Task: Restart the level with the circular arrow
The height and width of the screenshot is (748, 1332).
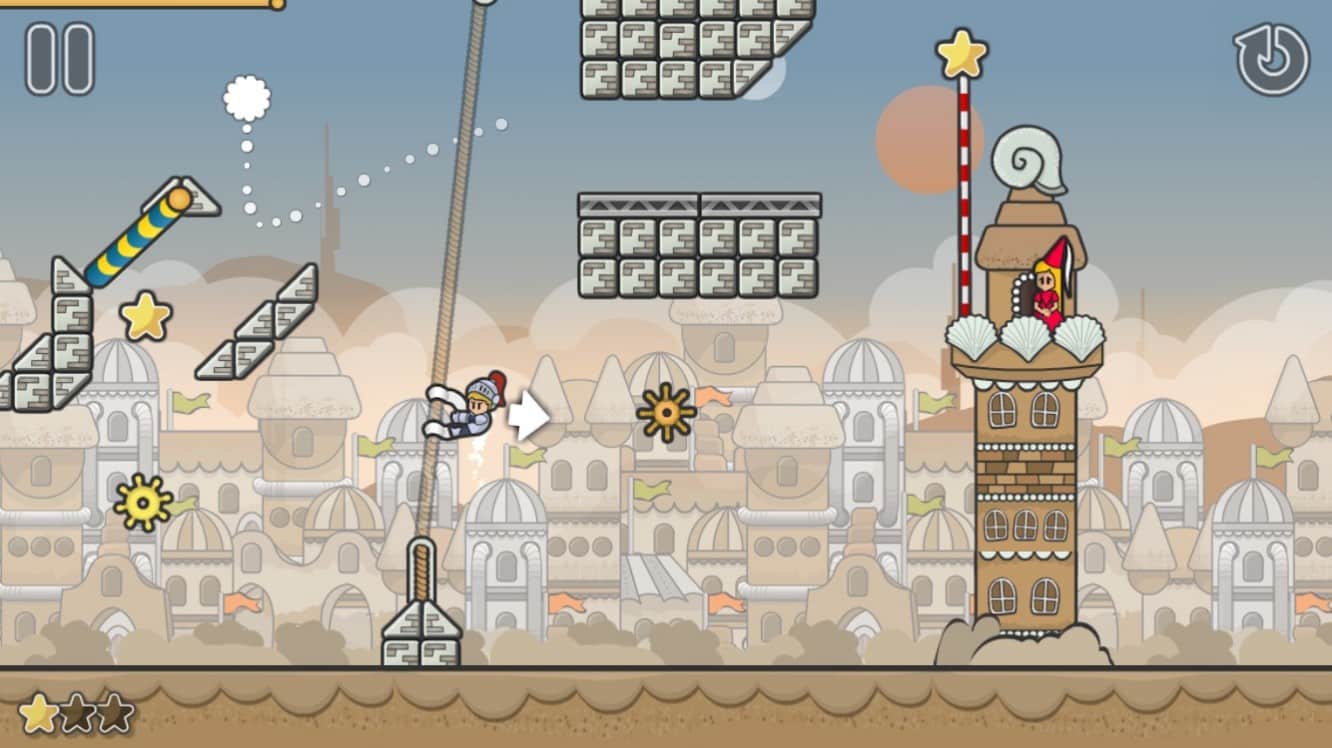Action: [x=1271, y=59]
